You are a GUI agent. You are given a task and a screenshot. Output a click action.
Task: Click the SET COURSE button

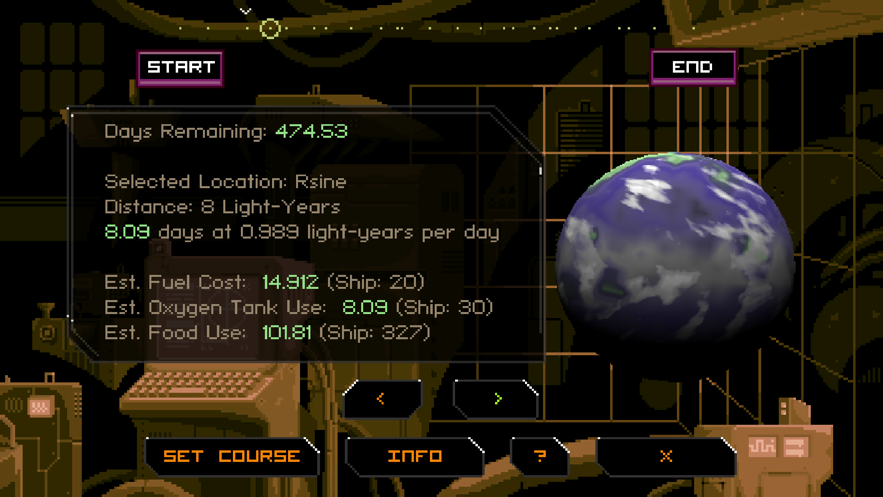coord(231,457)
